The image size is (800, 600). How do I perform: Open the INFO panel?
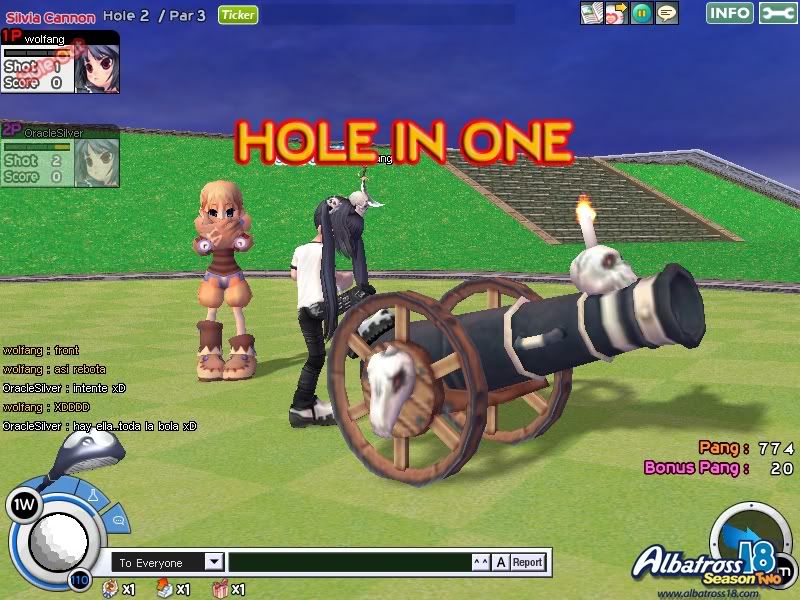tap(730, 13)
